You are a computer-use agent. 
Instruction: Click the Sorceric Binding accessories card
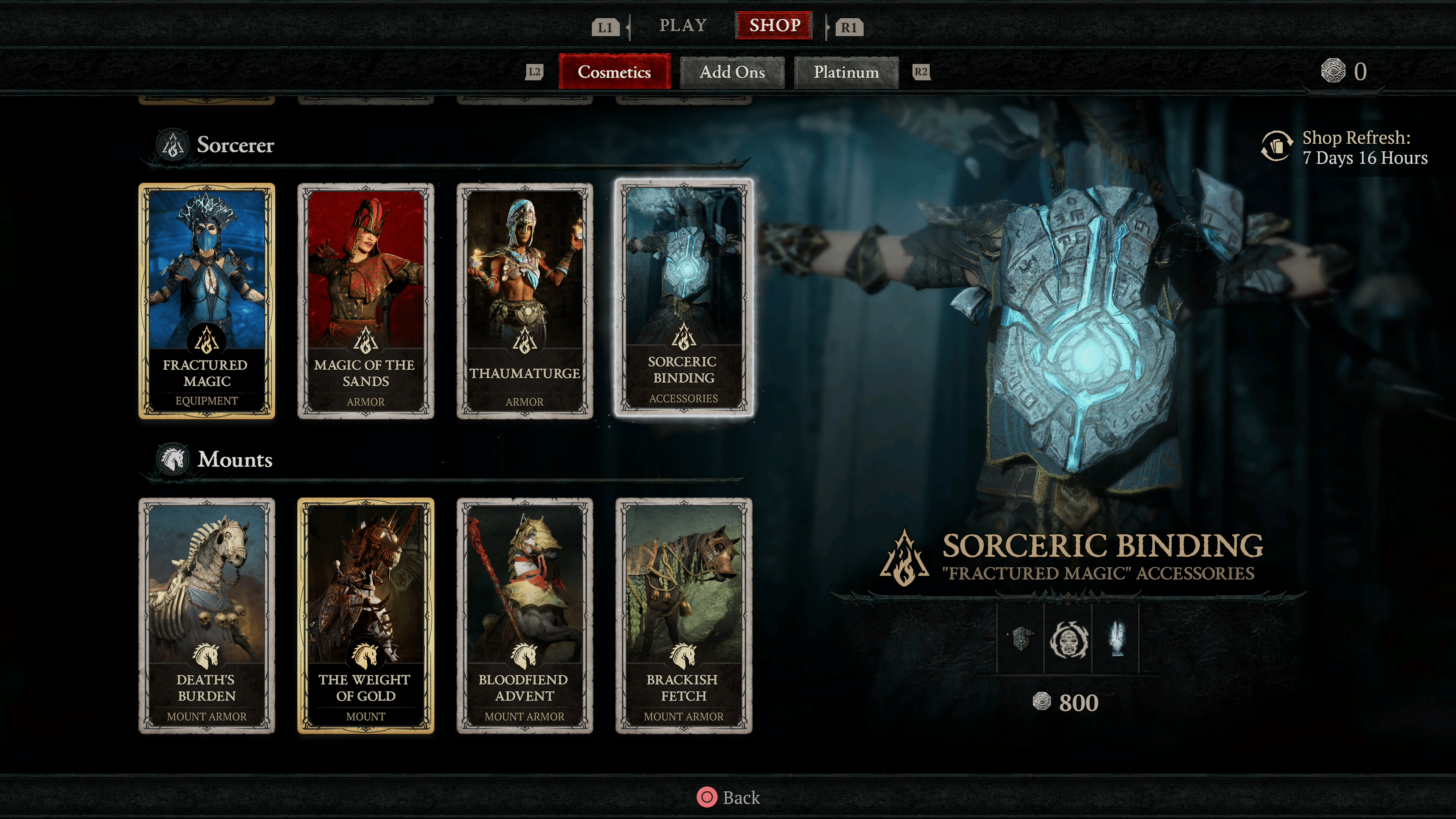click(683, 298)
